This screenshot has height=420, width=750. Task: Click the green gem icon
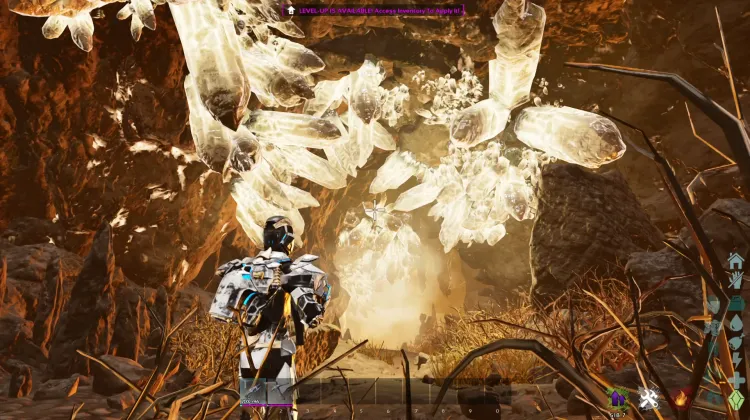coord(735,403)
